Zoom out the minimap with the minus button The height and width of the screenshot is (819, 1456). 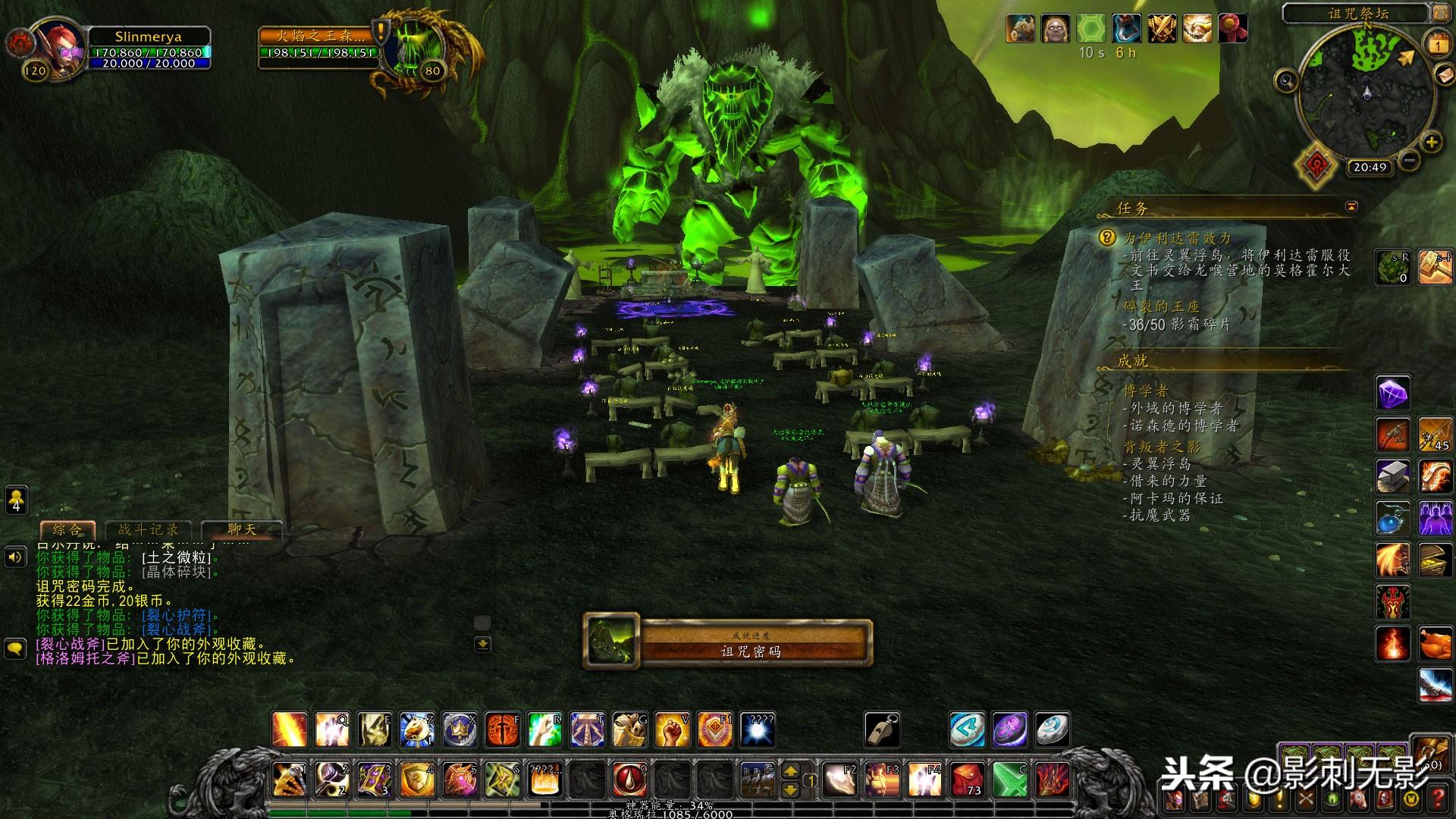(1409, 160)
